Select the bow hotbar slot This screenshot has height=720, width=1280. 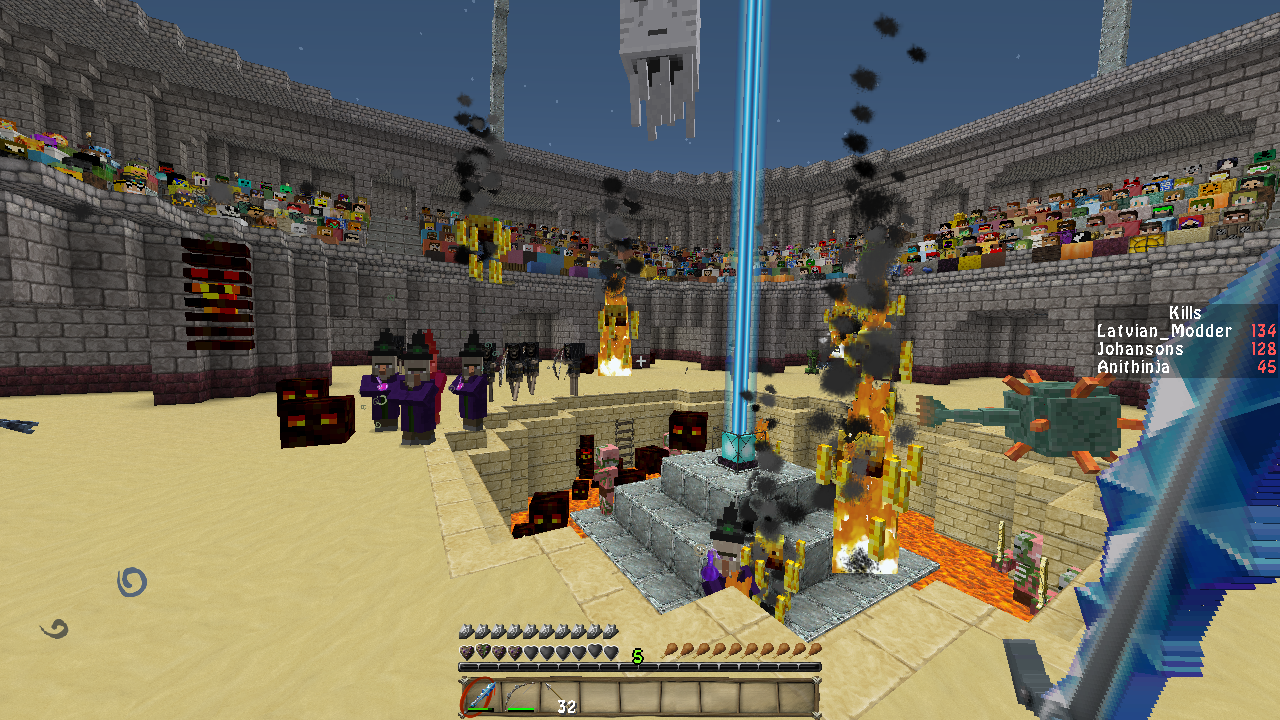click(x=521, y=697)
